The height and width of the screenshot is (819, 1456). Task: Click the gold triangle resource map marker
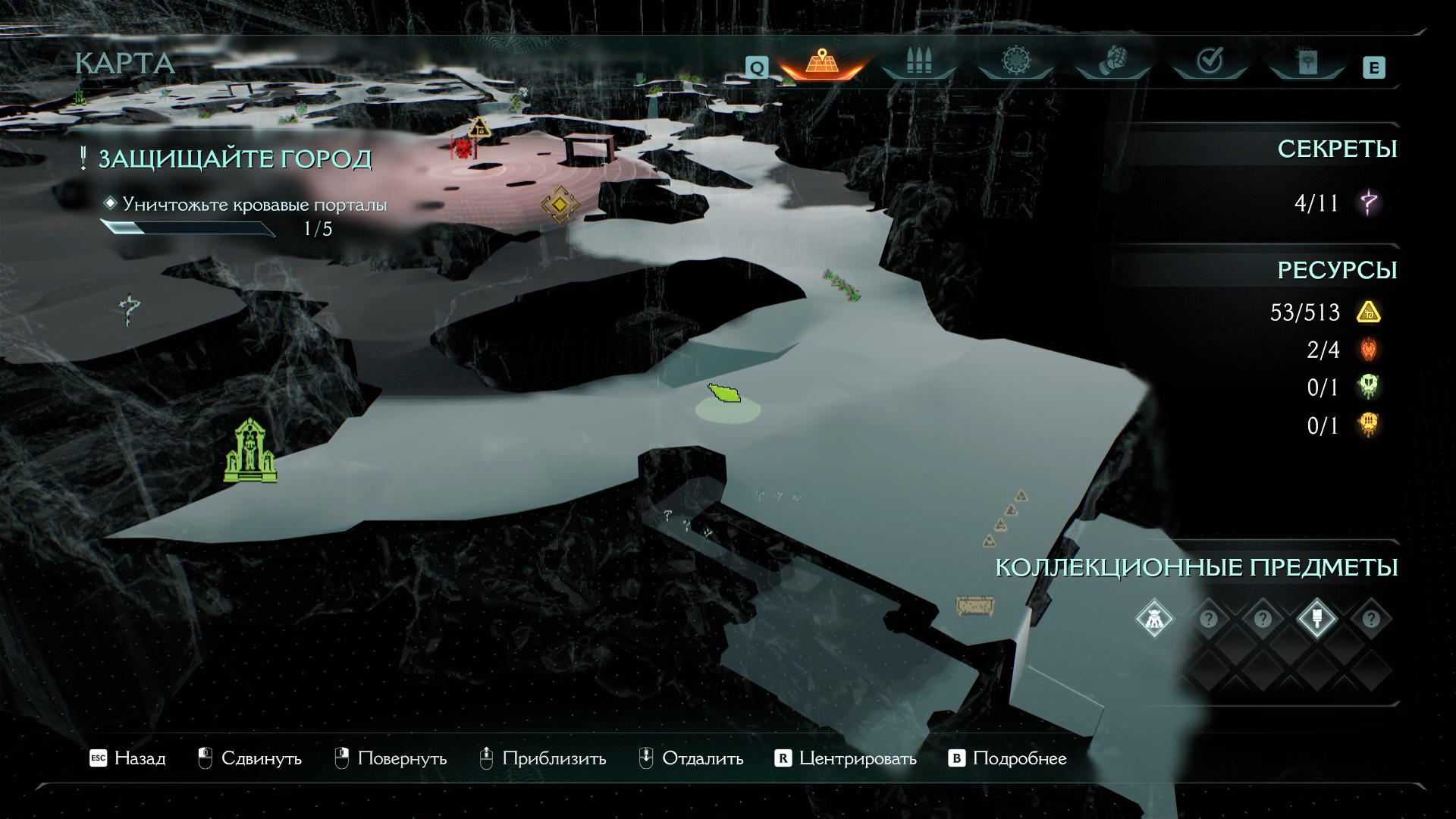coord(479,127)
